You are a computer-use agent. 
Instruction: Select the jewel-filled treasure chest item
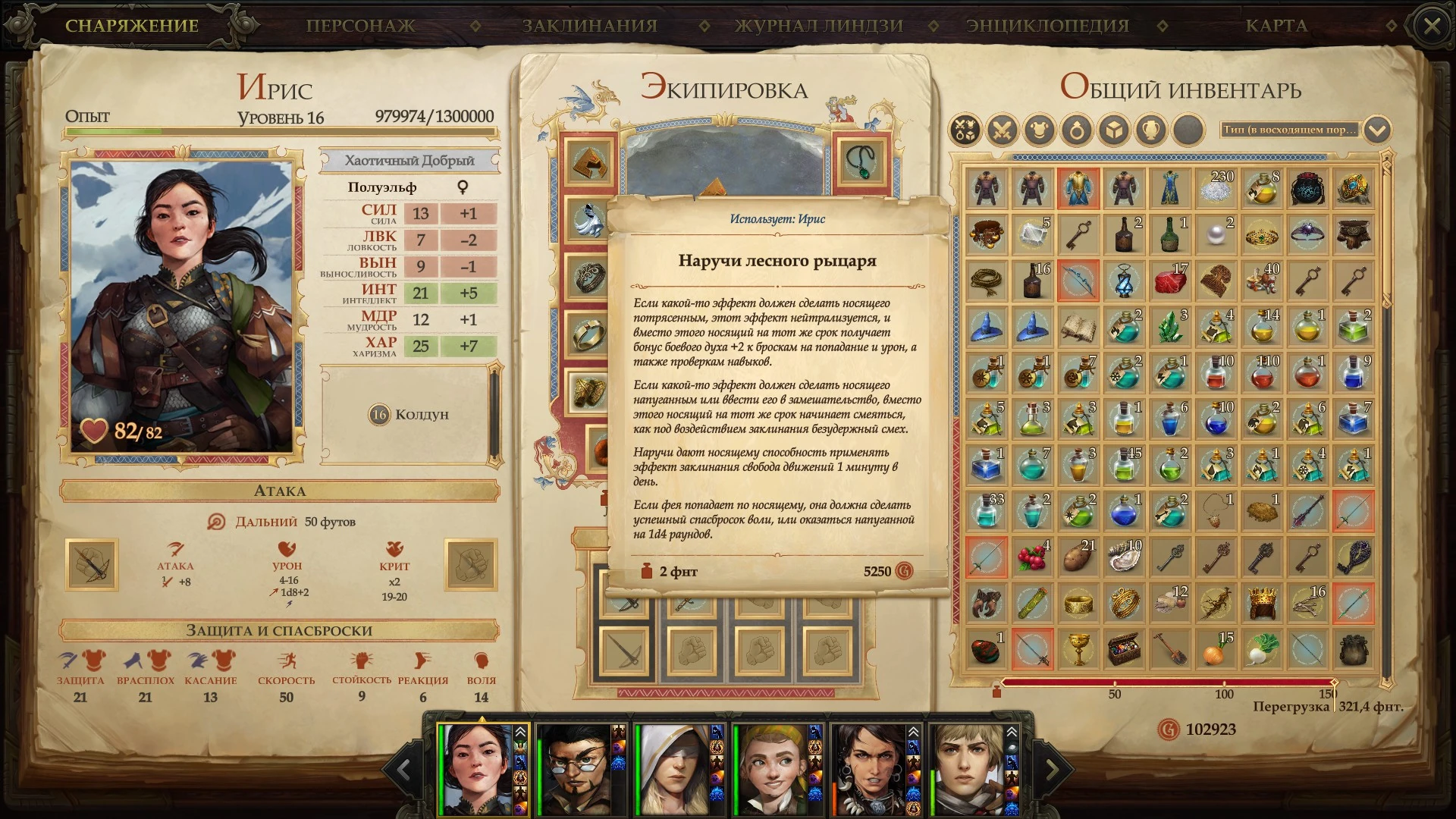coord(1125,650)
